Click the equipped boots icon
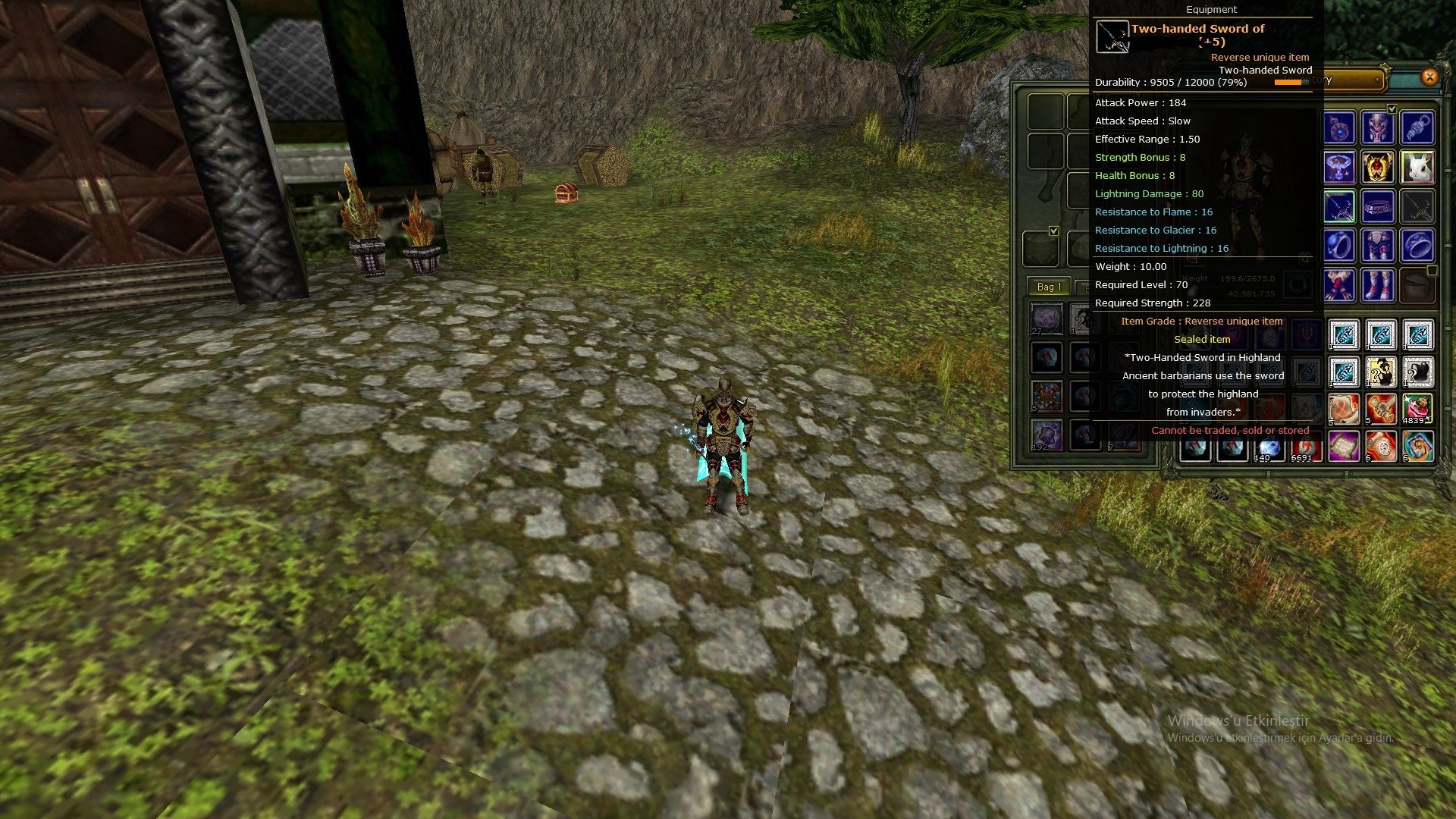1456x819 pixels. coord(1378,286)
